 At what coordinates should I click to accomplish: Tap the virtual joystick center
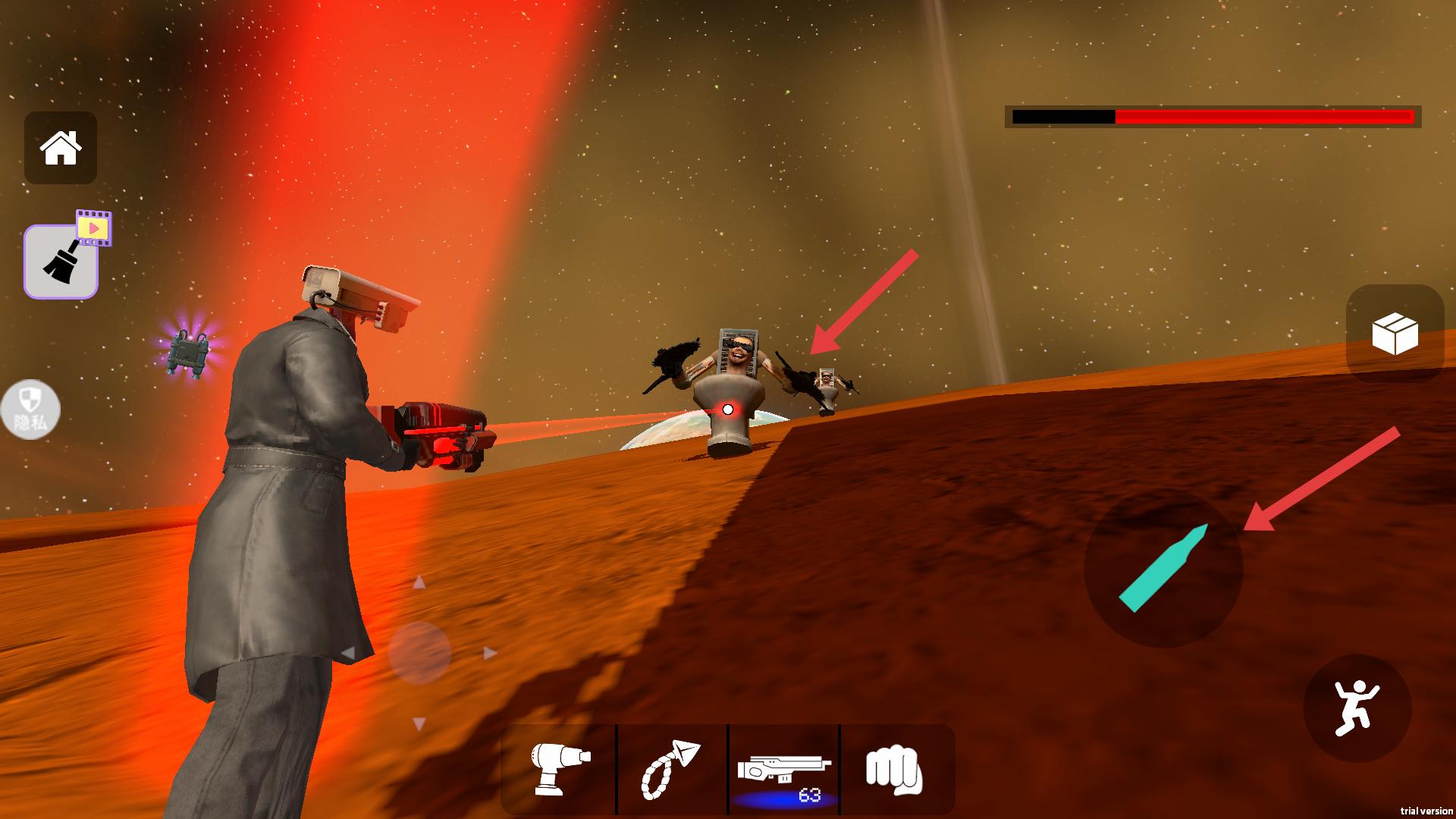click(419, 653)
